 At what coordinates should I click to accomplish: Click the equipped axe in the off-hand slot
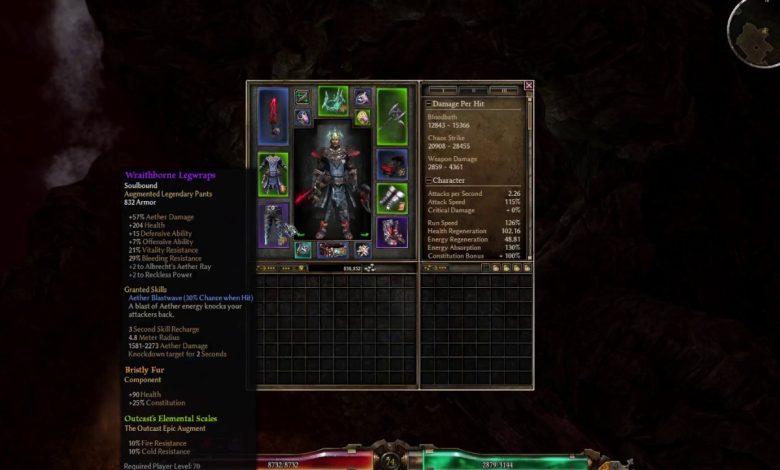click(392, 118)
